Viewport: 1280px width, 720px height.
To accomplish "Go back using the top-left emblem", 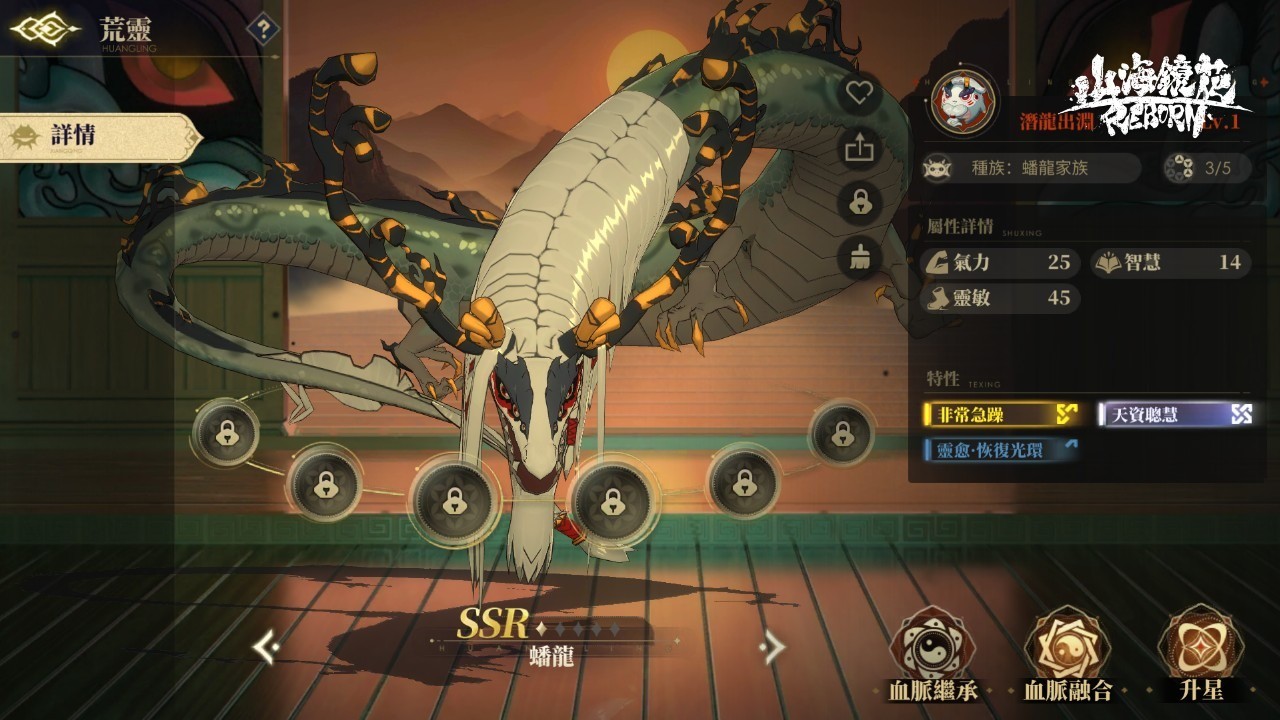I will pos(44,29).
